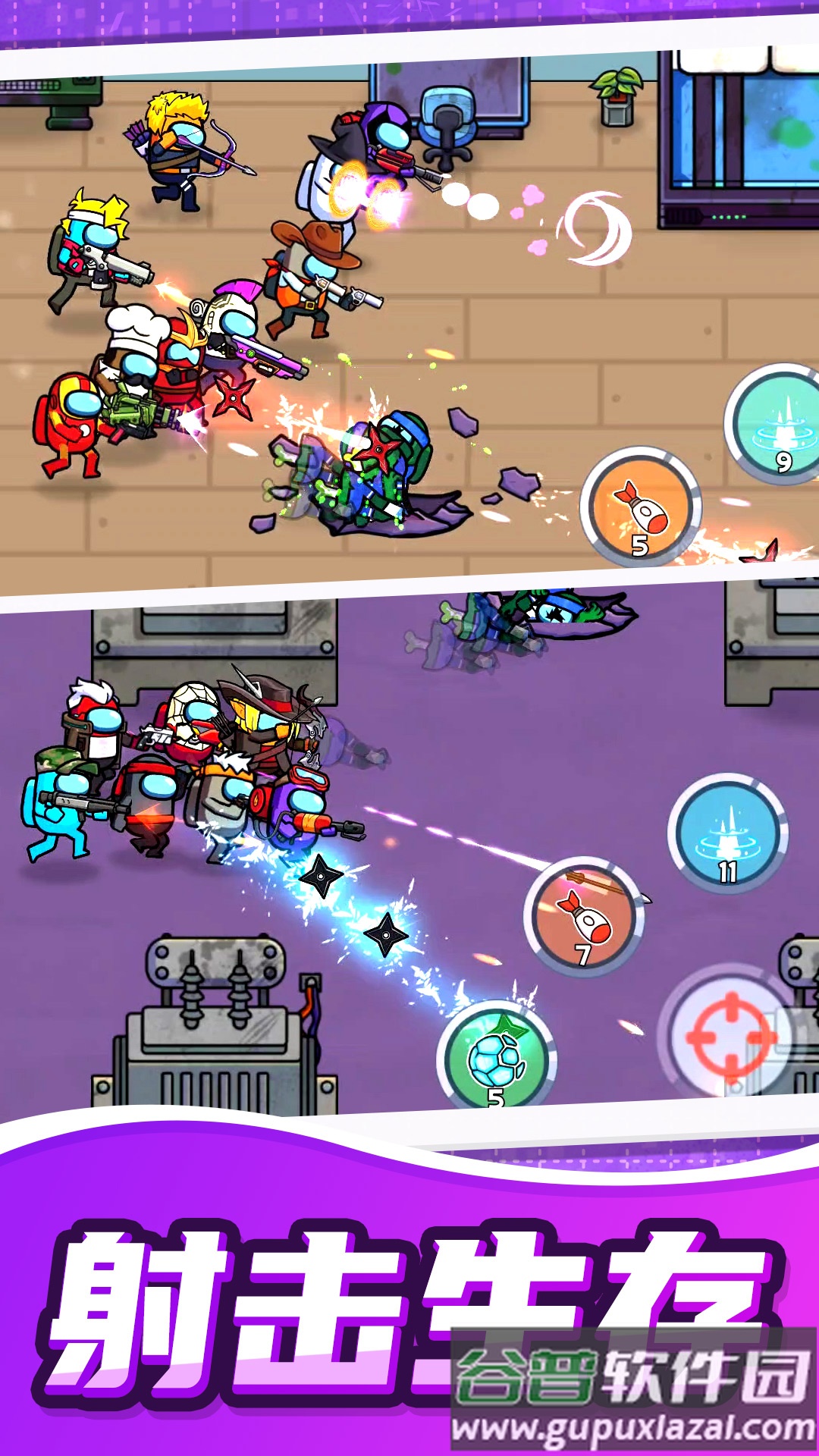Image resolution: width=819 pixels, height=1456 pixels.
Task: Fire the orange rocket skill showing 5
Action: [641, 507]
